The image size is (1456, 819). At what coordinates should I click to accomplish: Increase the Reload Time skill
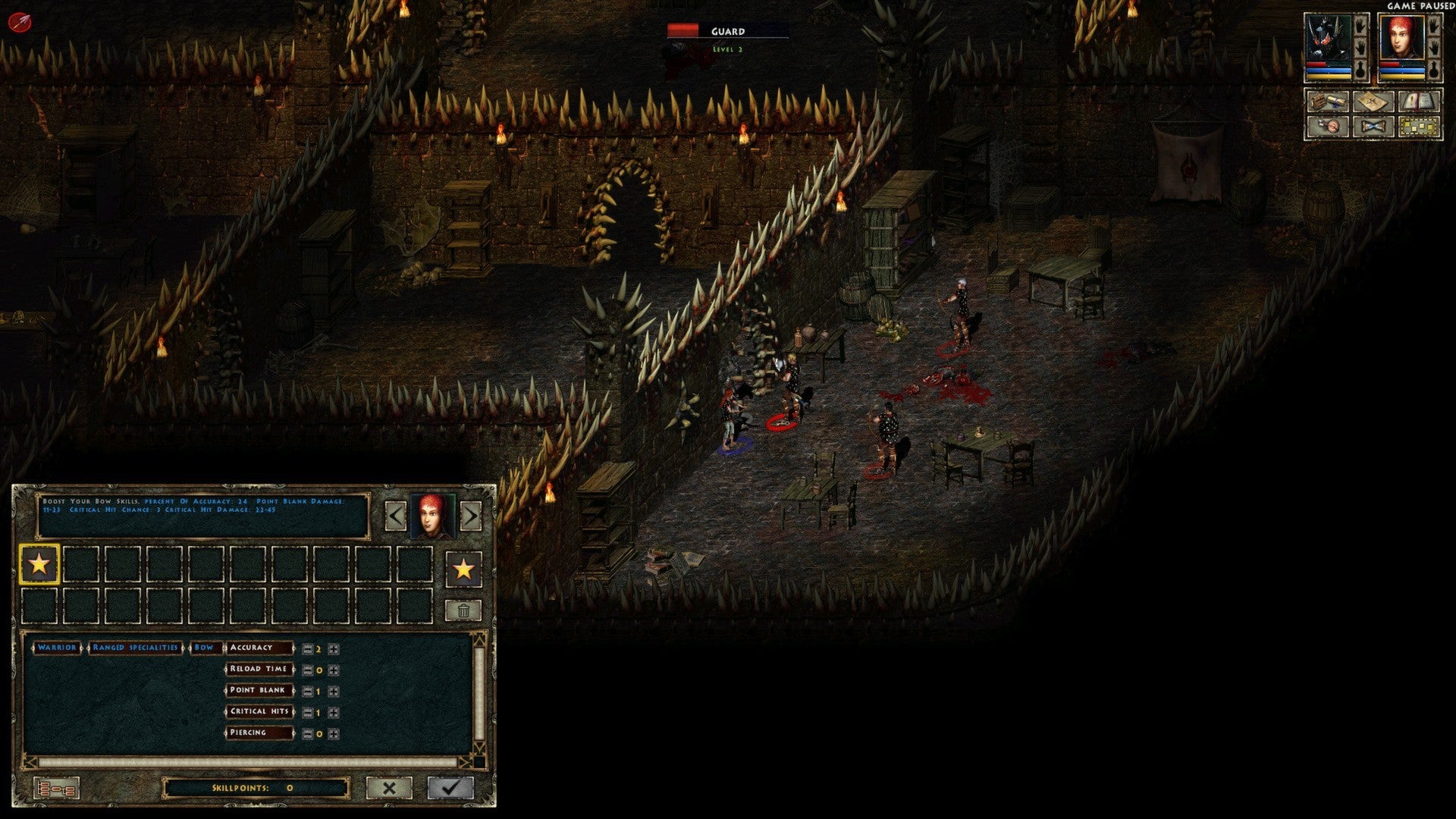(333, 670)
